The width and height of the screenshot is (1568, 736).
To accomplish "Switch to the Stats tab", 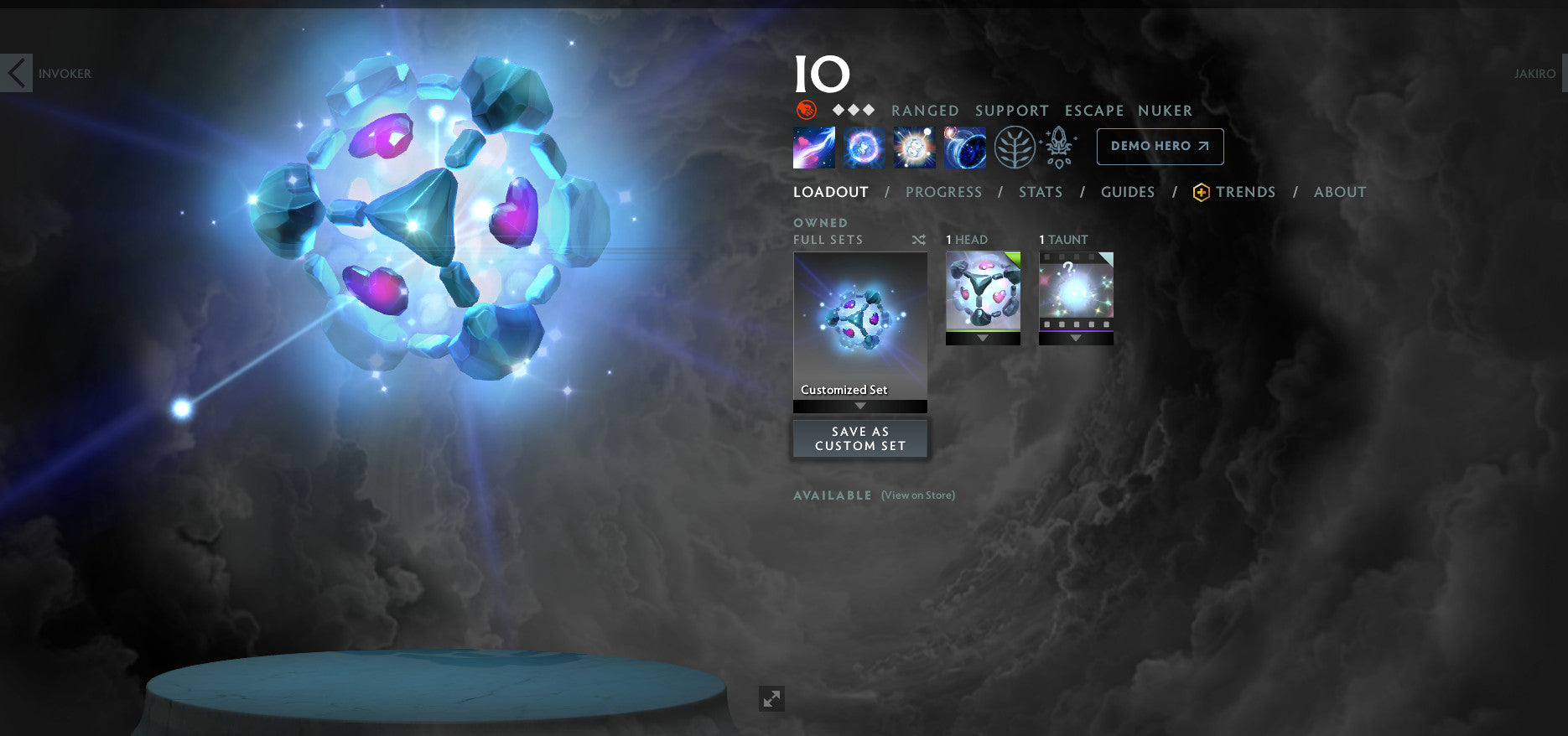I will [1040, 191].
